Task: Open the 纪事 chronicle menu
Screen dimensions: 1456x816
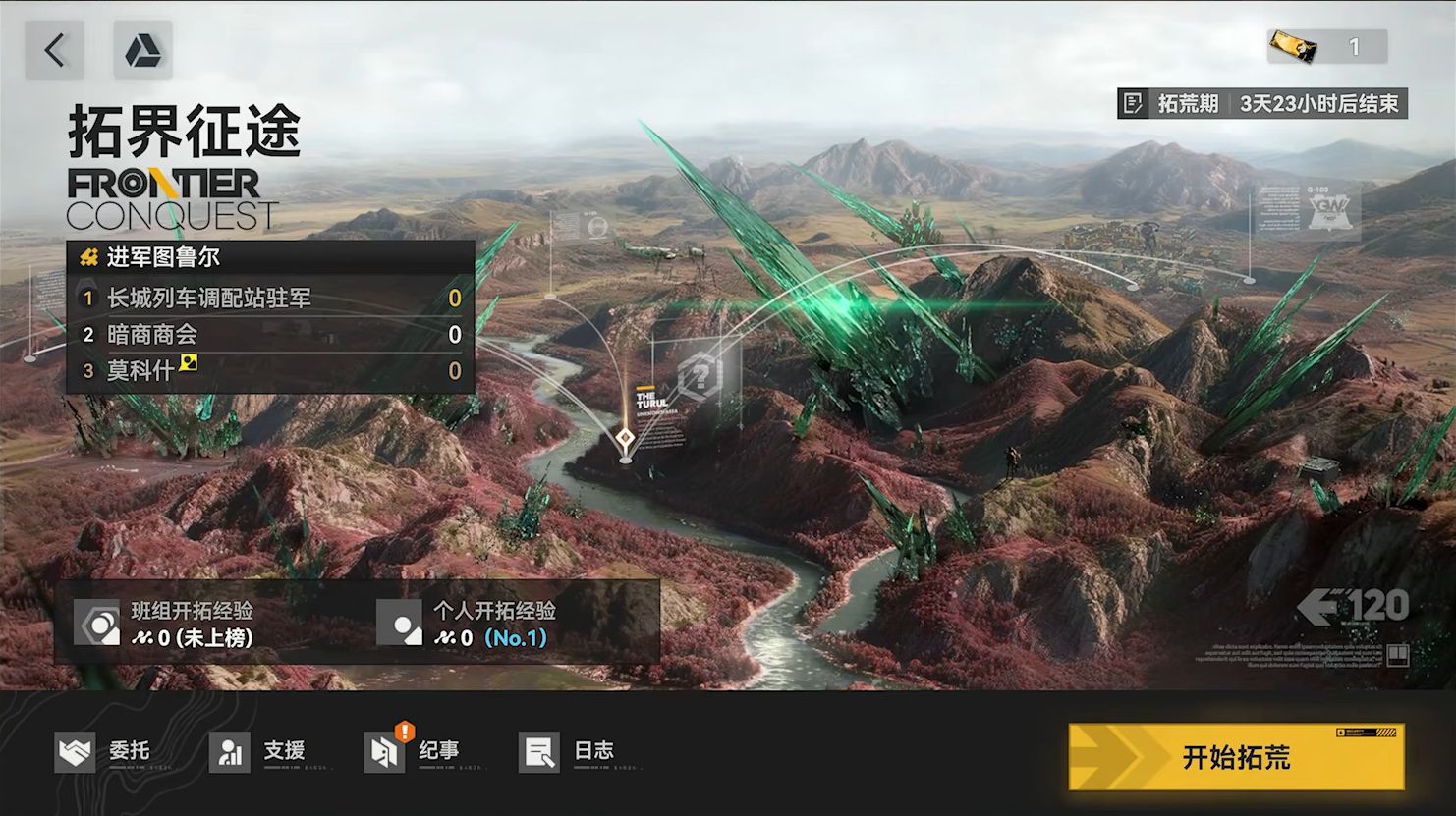Action: (x=412, y=752)
